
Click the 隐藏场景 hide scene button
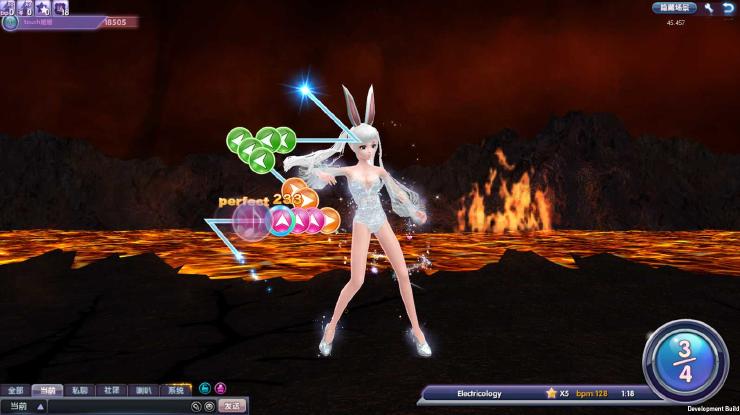click(675, 8)
